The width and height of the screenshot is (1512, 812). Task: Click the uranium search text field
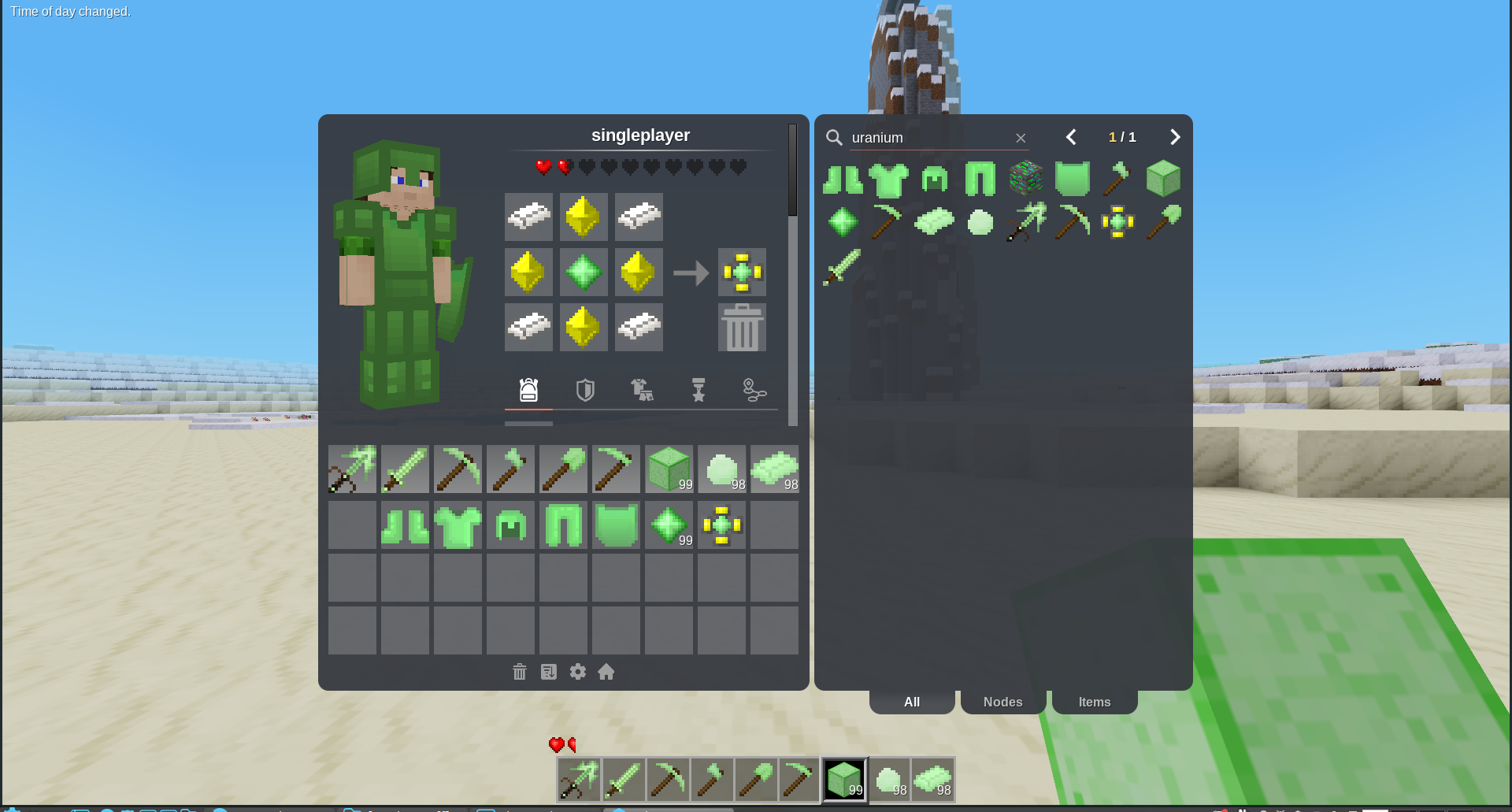pyautogui.click(x=929, y=138)
